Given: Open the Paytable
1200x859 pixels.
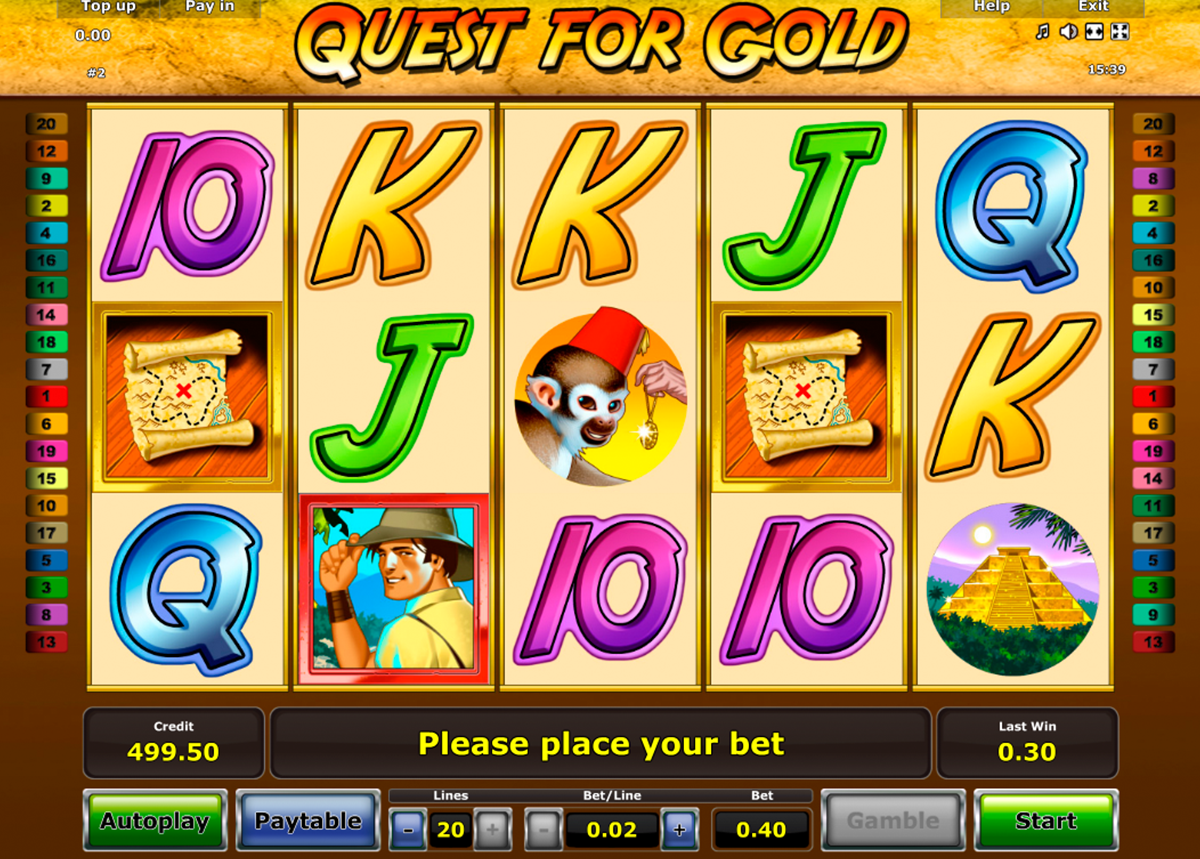Looking at the screenshot, I should coord(308,821).
